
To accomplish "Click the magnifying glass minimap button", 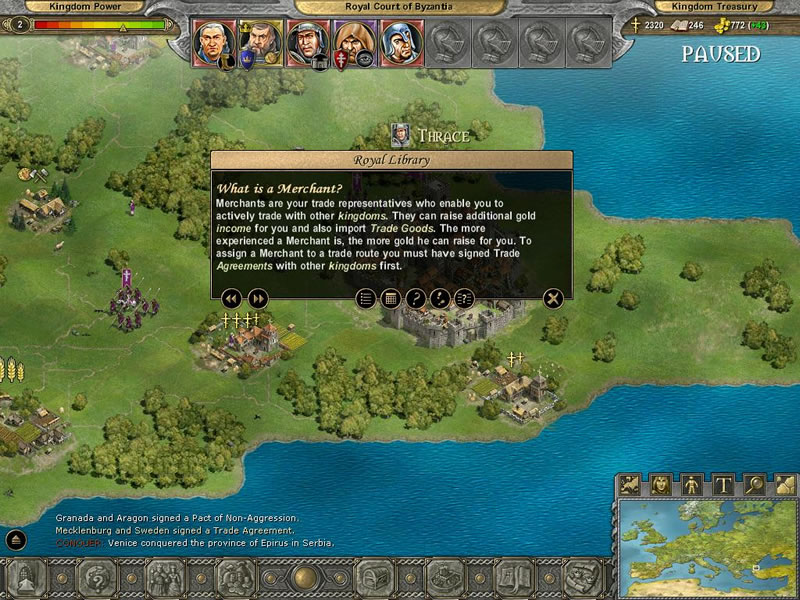I will (x=752, y=485).
